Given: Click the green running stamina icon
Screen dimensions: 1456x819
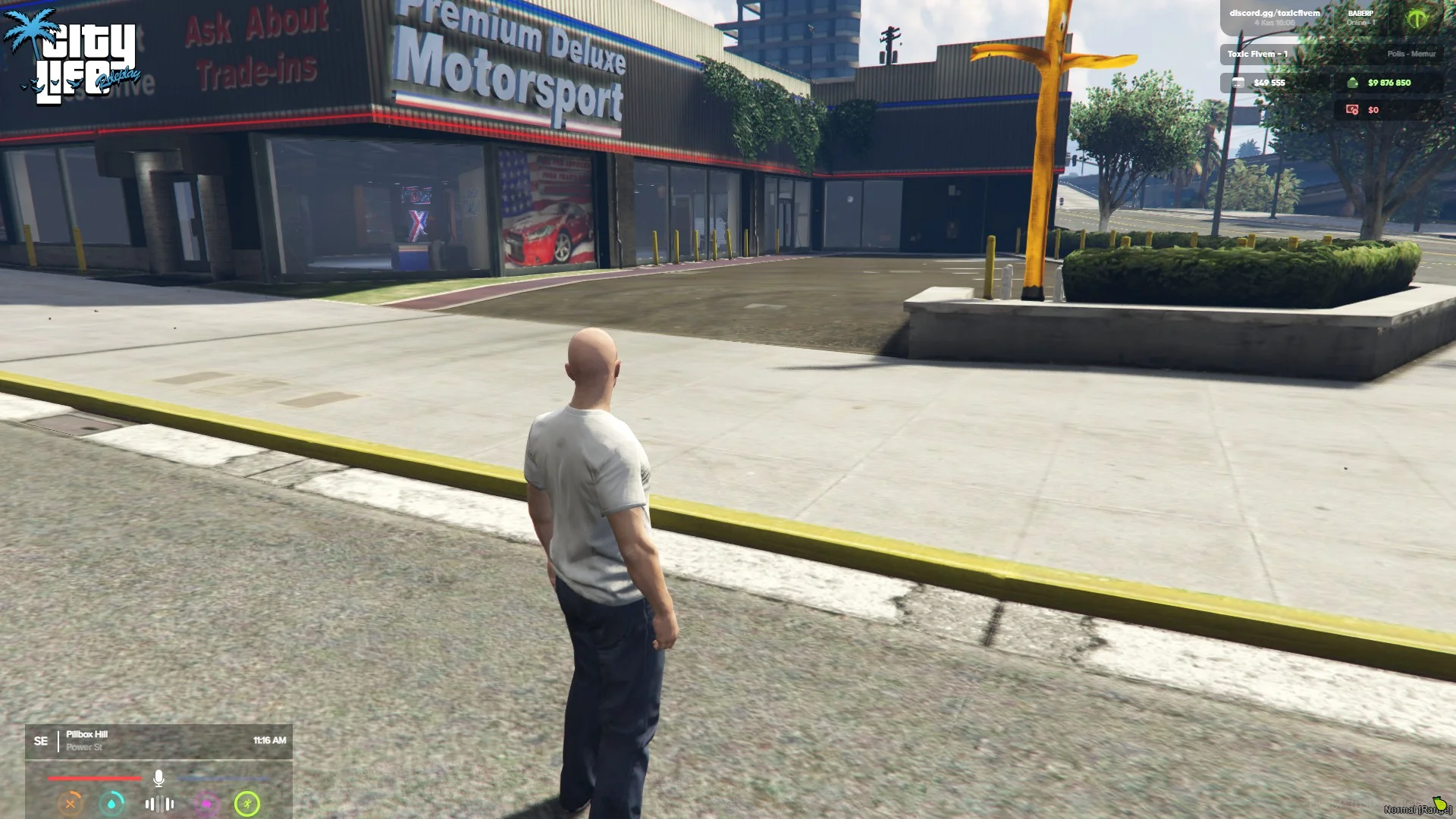Looking at the screenshot, I should [x=247, y=804].
